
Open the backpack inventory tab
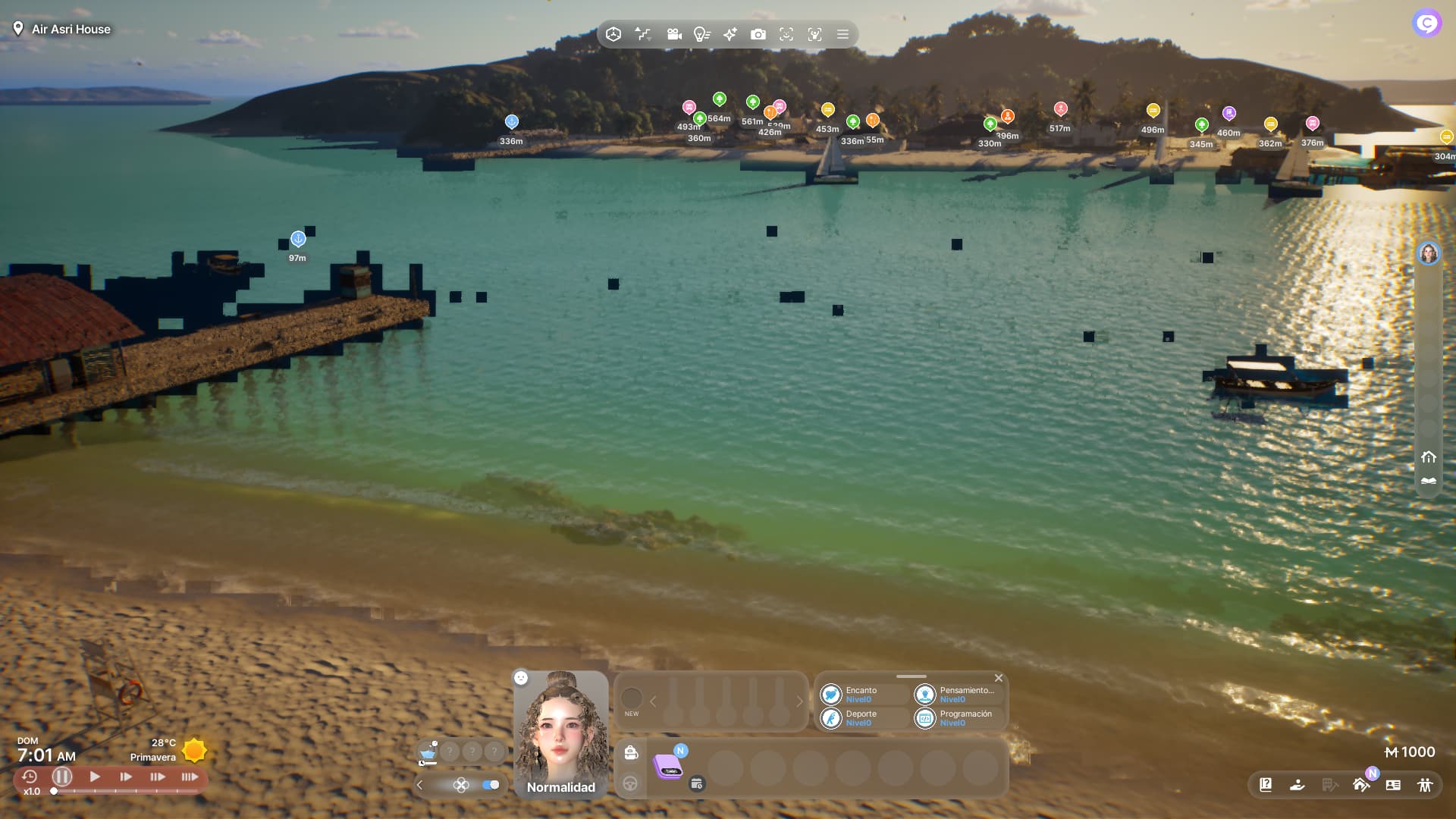click(630, 752)
